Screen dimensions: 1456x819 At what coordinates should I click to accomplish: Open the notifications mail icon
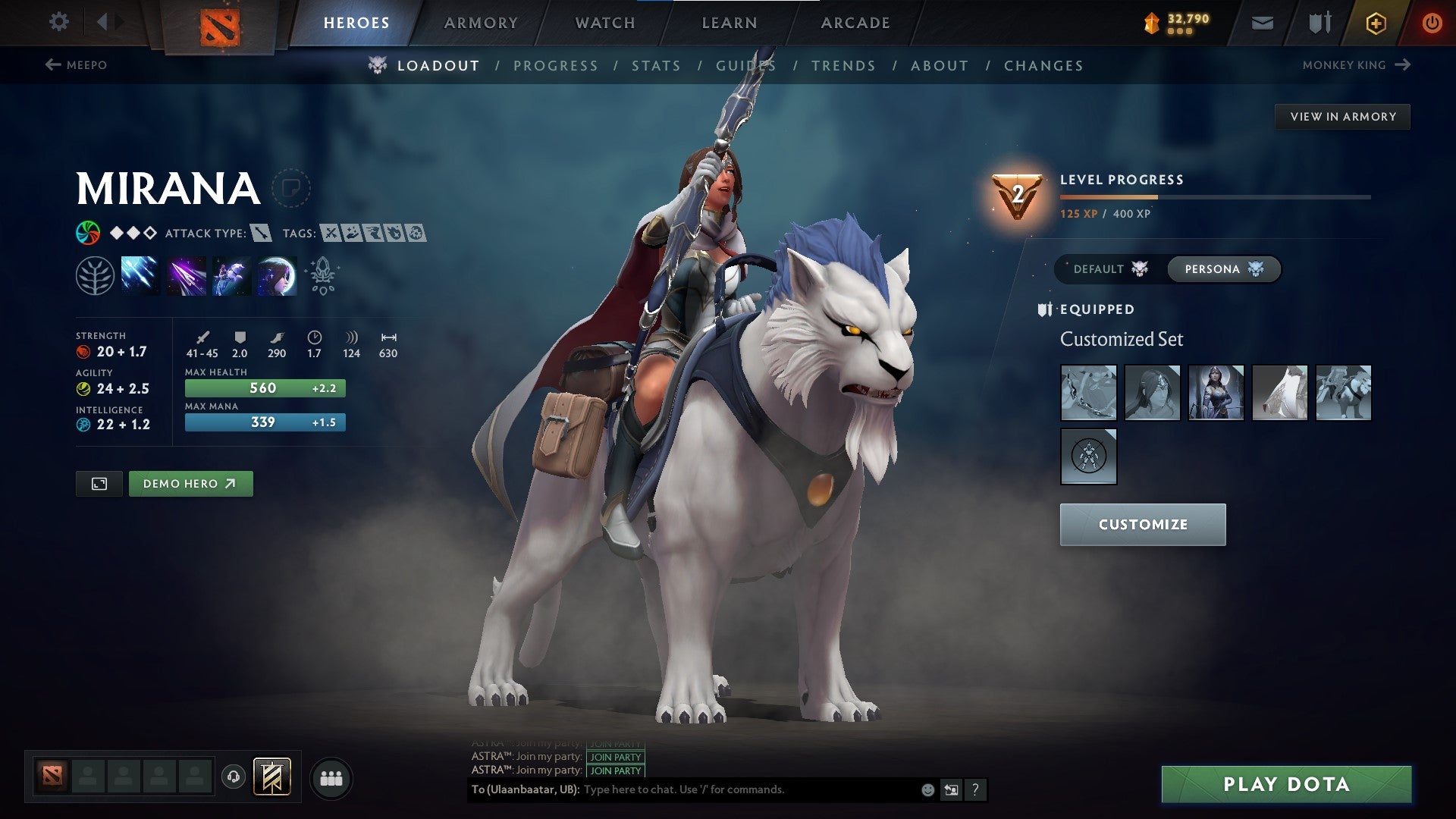(1262, 22)
